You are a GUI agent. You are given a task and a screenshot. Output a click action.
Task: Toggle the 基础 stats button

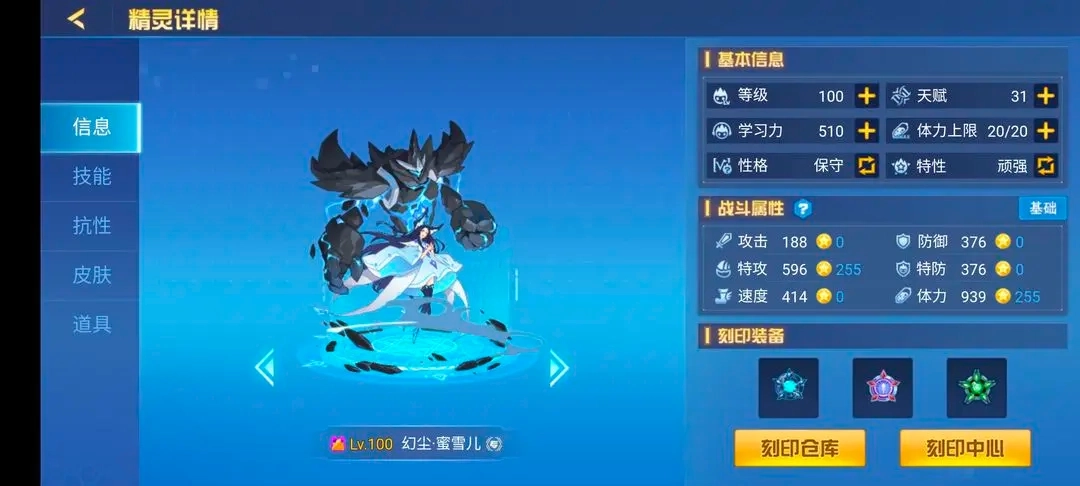pyautogui.click(x=1042, y=208)
